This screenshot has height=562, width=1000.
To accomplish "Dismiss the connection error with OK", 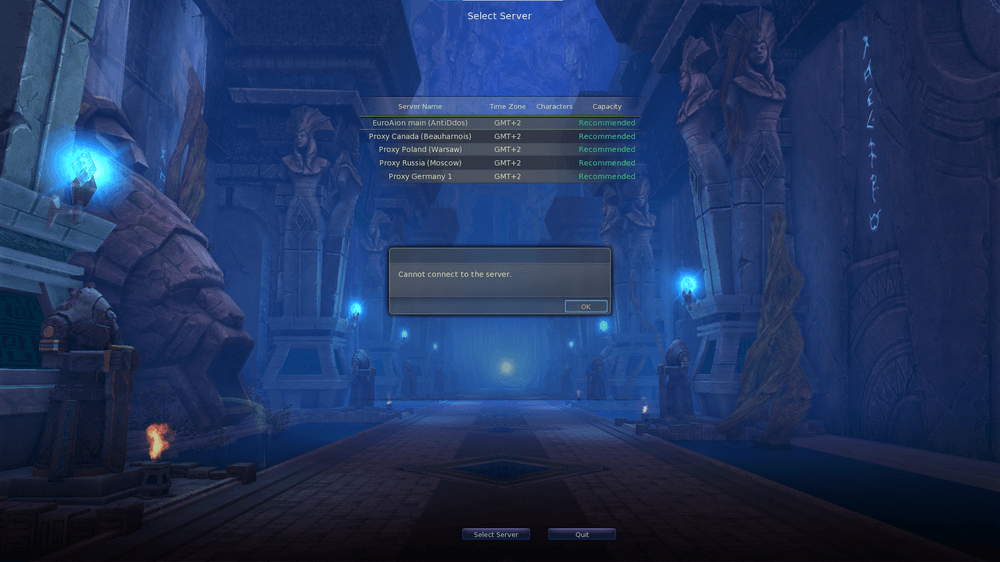I will point(585,307).
